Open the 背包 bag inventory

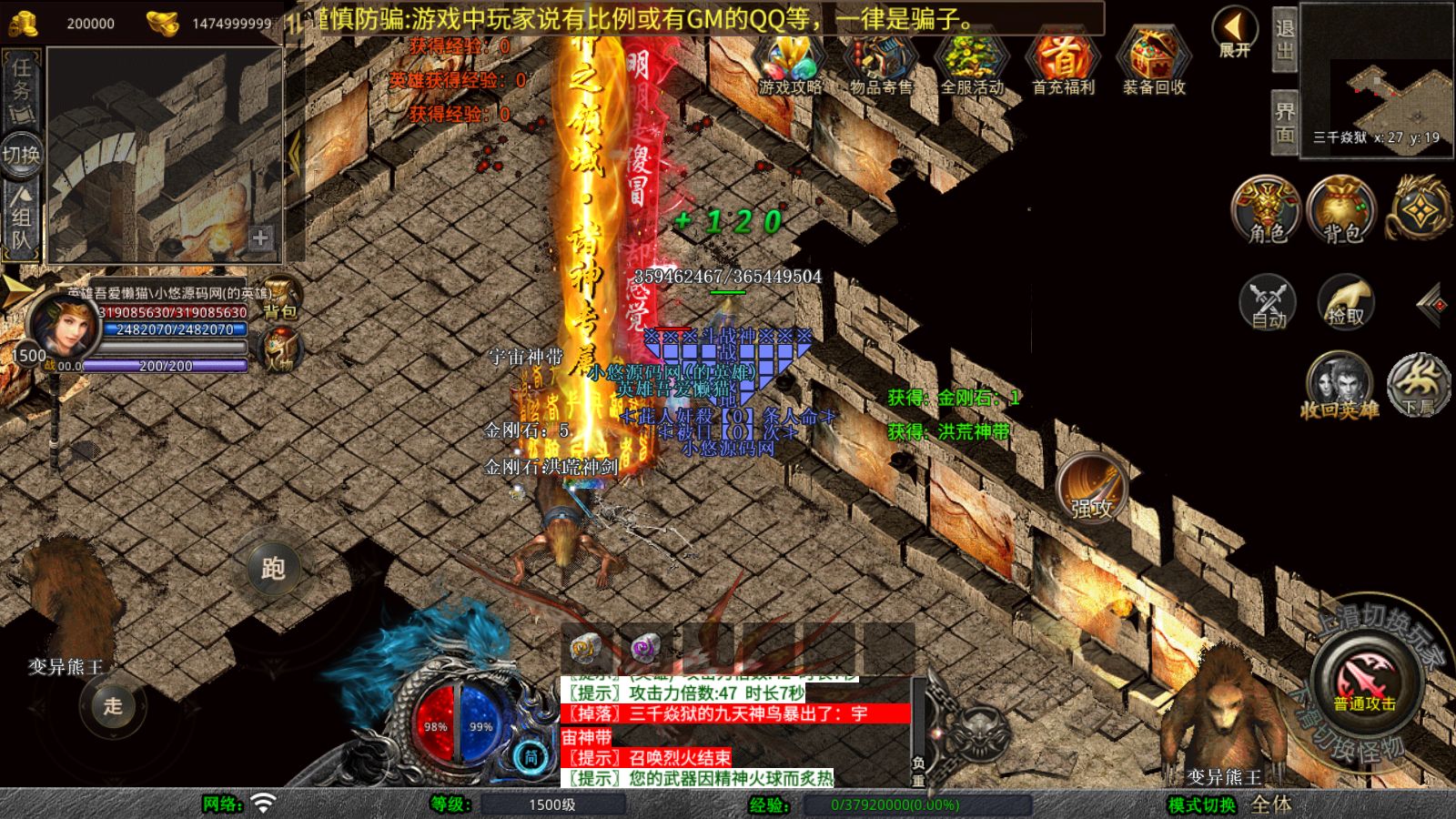[x=1342, y=211]
